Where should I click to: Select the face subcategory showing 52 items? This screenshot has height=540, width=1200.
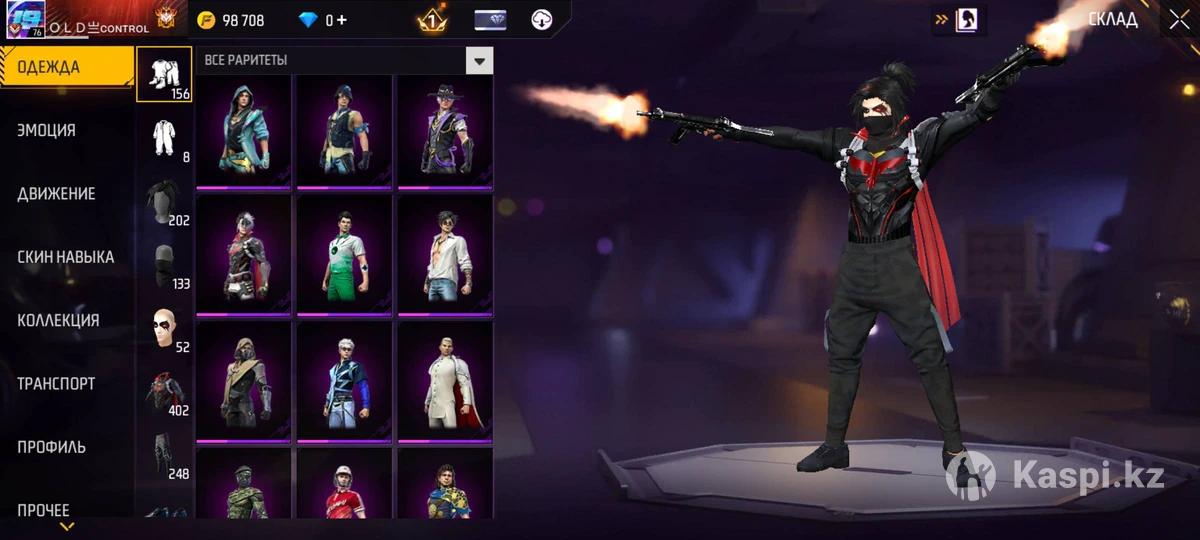tap(164, 327)
